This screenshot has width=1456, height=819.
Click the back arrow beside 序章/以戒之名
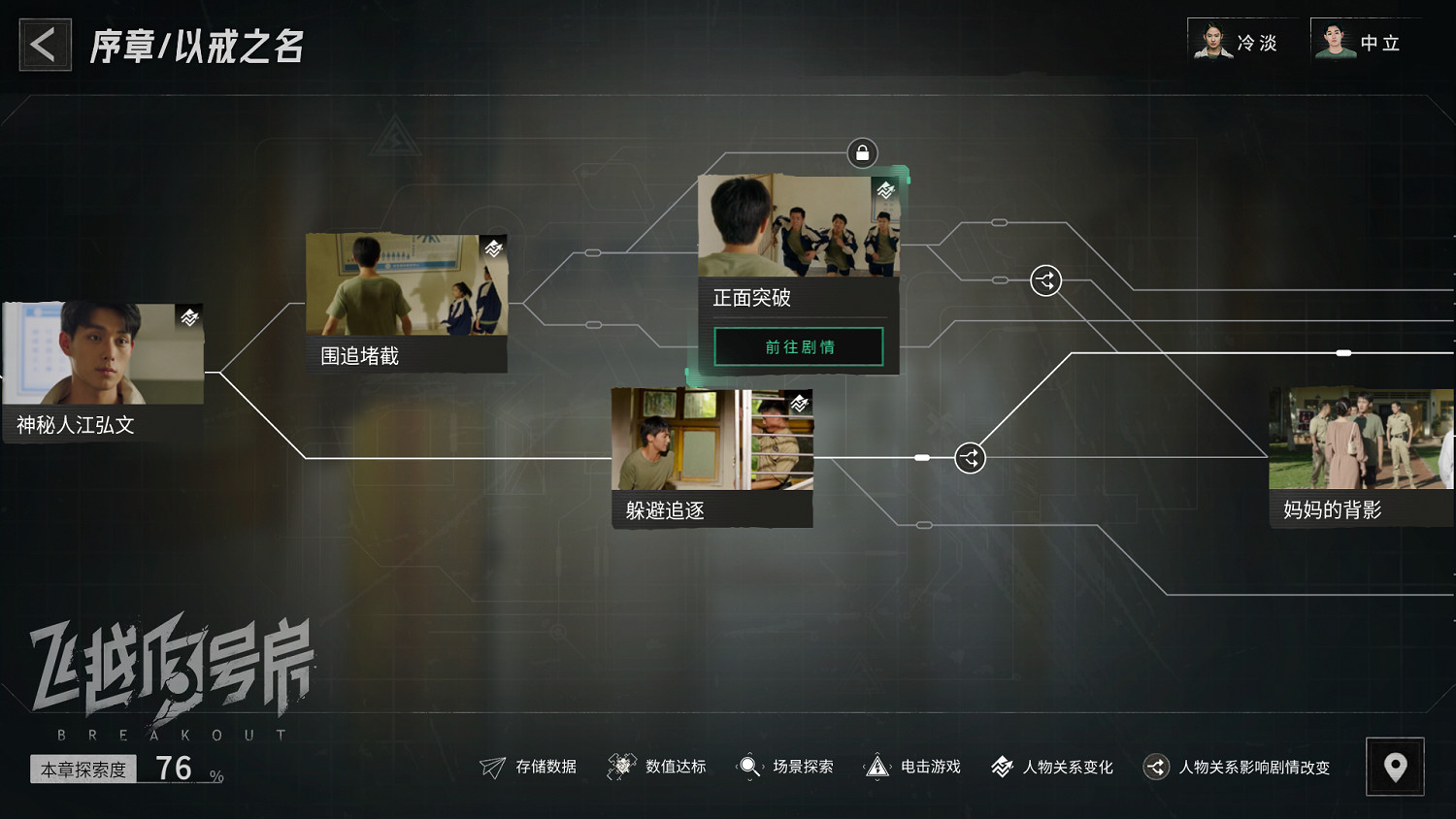[44, 44]
